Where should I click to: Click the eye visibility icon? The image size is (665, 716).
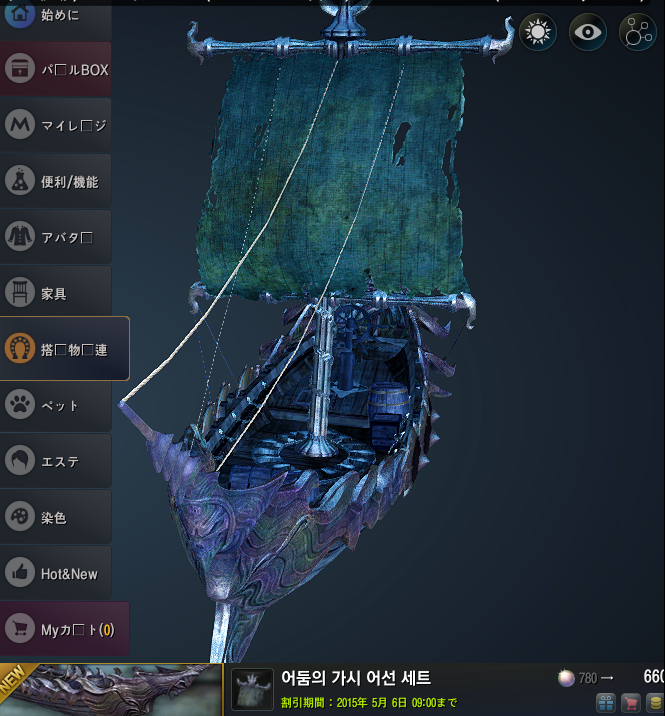[588, 33]
